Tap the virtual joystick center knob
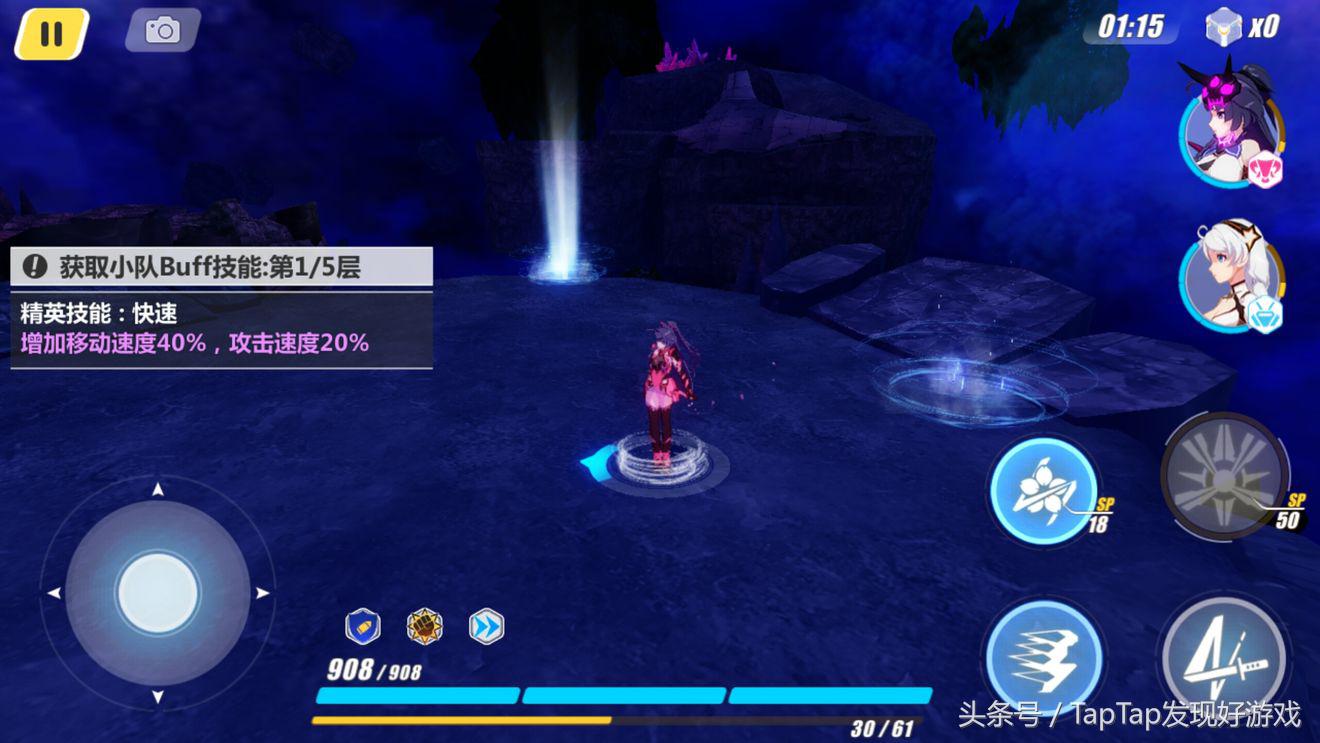The width and height of the screenshot is (1320, 743). (x=158, y=592)
